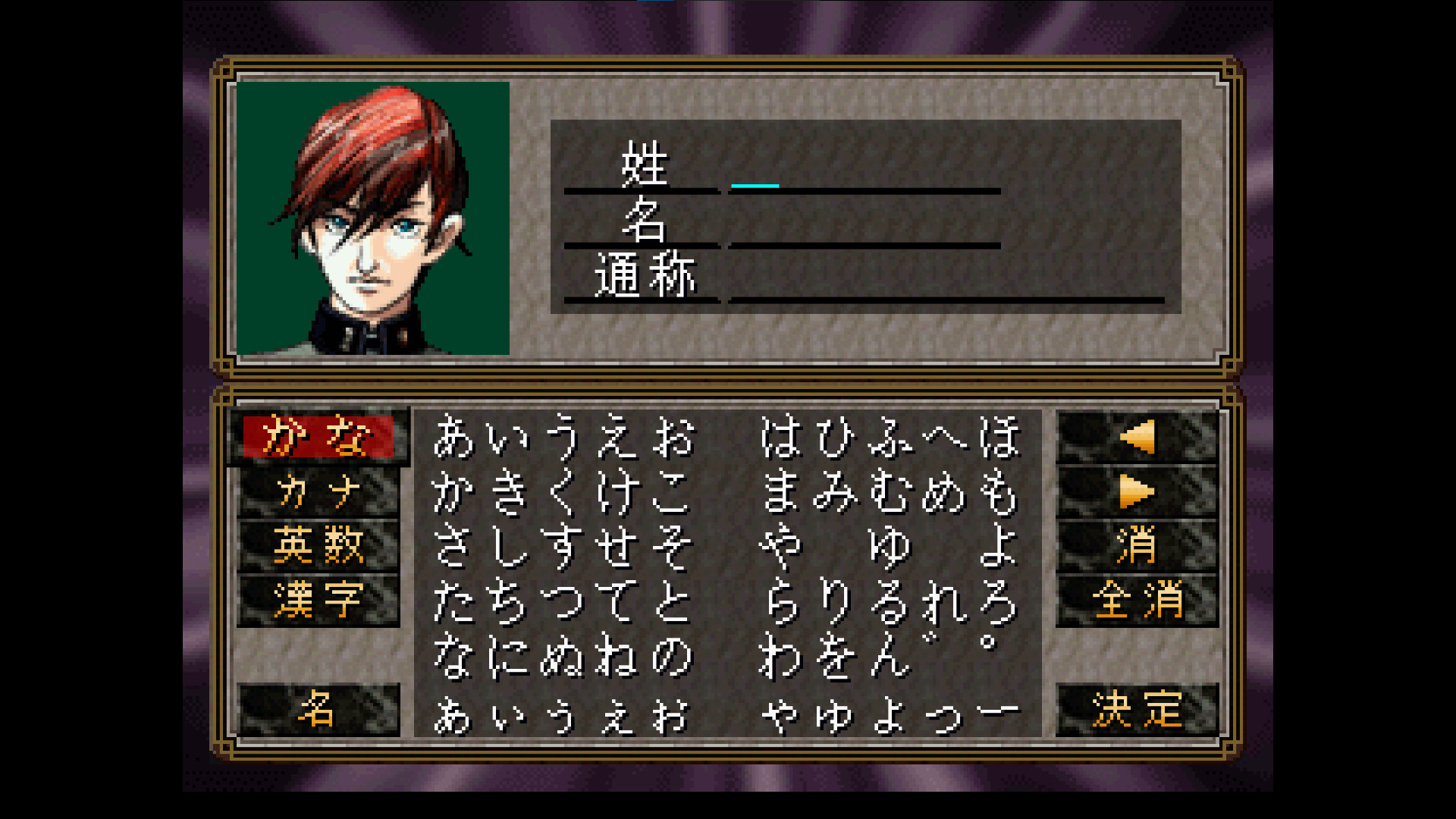Click the 姓 surname input line
Image resolution: width=1456 pixels, height=819 pixels.
864,182
